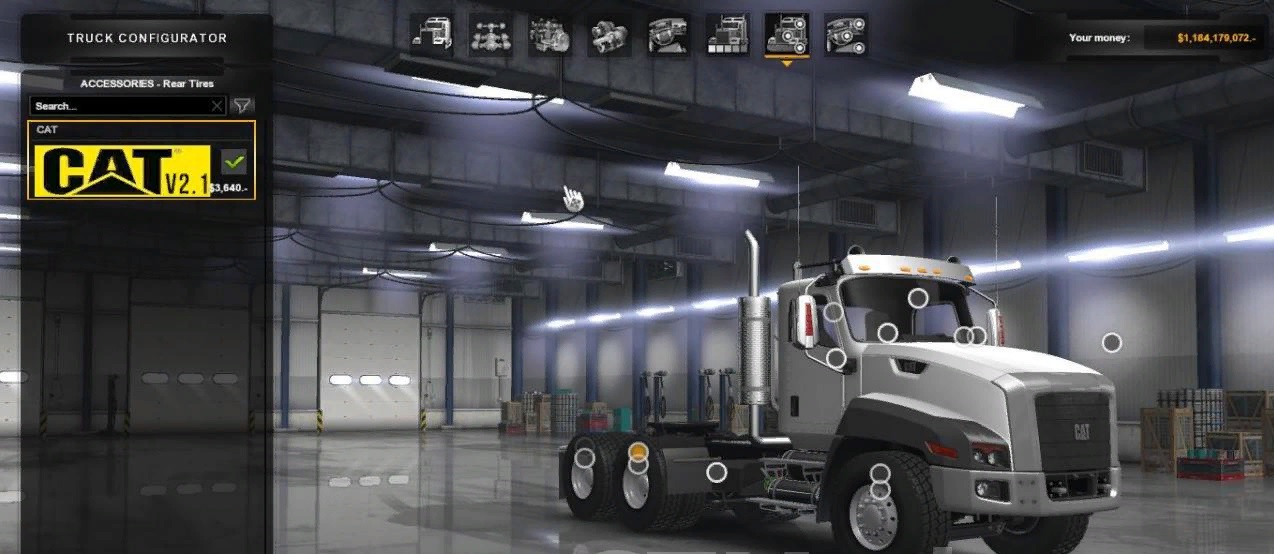Screen dimensions: 1274x554
Task: Switch to the truck cabin tab
Action: point(431,35)
